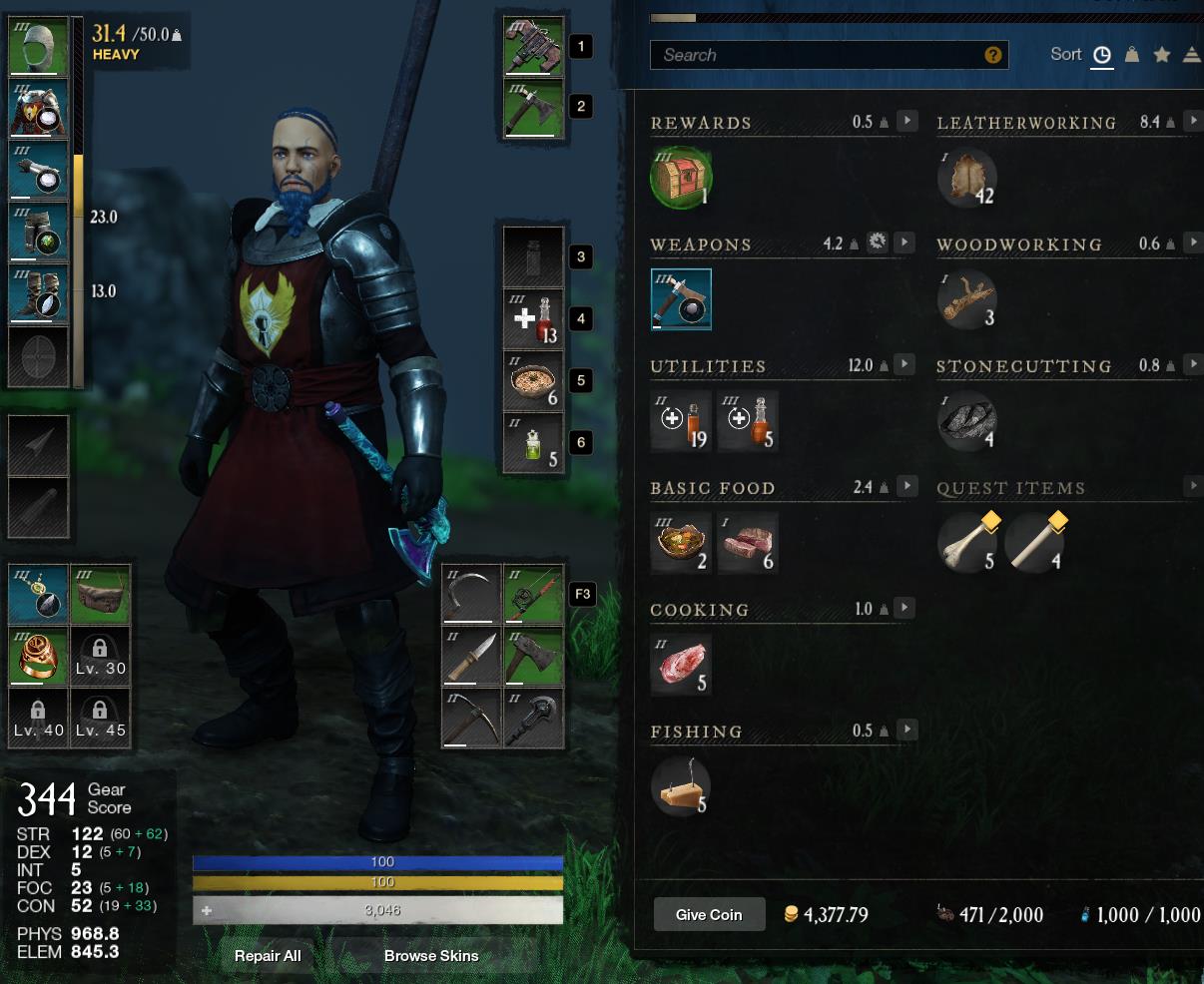Select the equipped gold ring slot
The height and width of the screenshot is (984, 1204).
[39, 656]
